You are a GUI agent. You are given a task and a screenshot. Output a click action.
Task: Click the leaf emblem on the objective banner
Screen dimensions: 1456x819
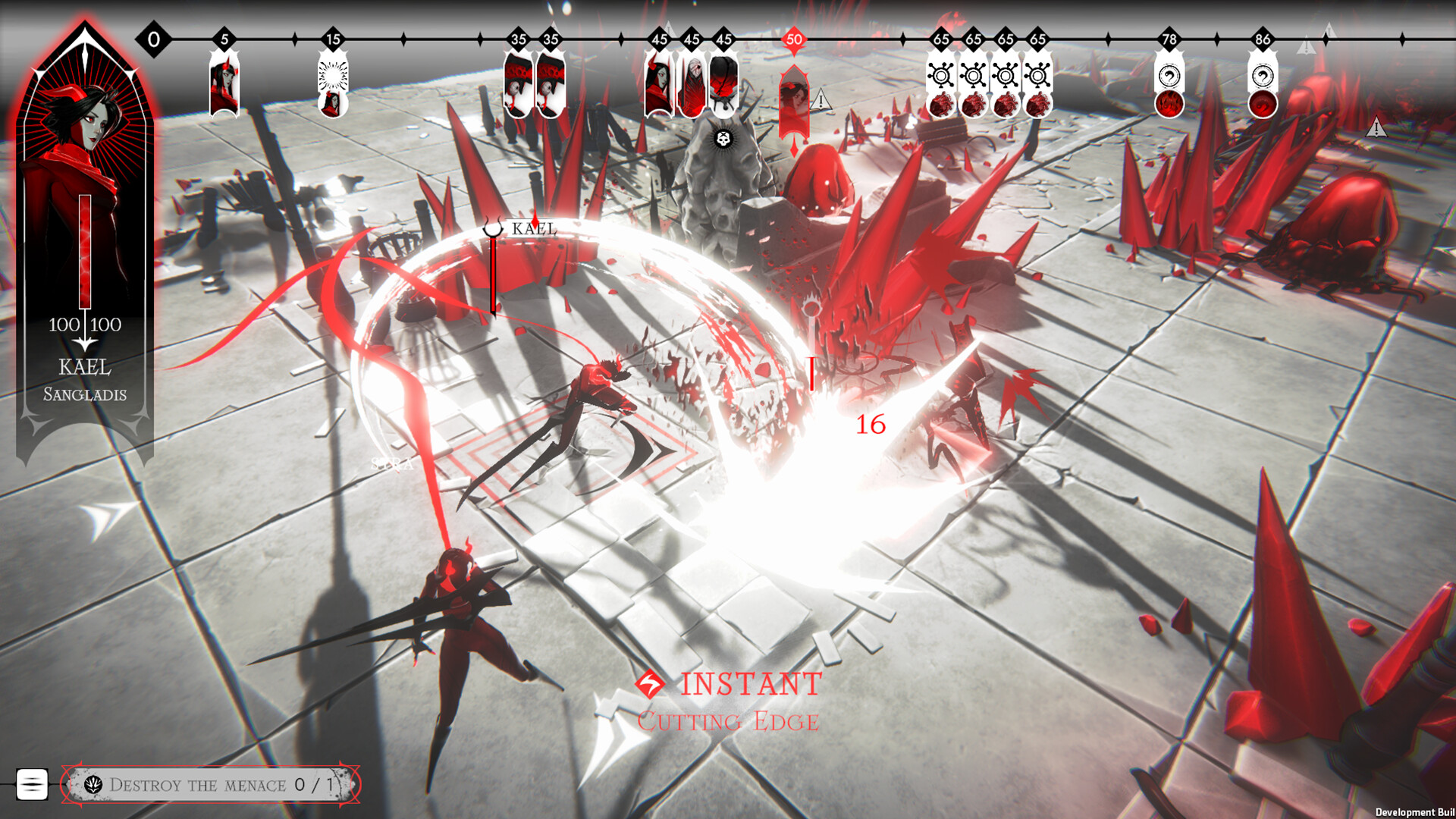92,786
